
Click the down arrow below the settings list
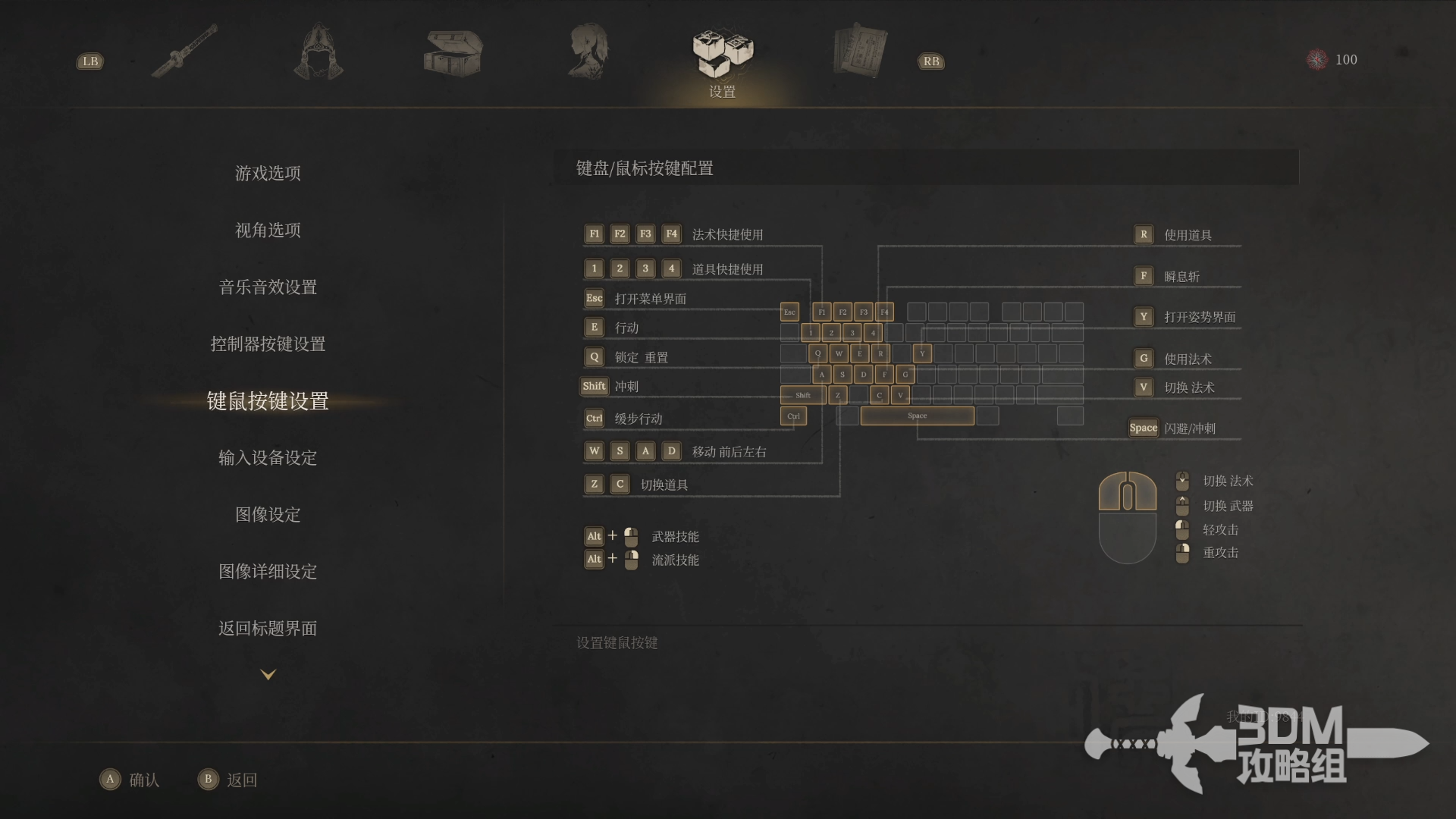coord(268,674)
